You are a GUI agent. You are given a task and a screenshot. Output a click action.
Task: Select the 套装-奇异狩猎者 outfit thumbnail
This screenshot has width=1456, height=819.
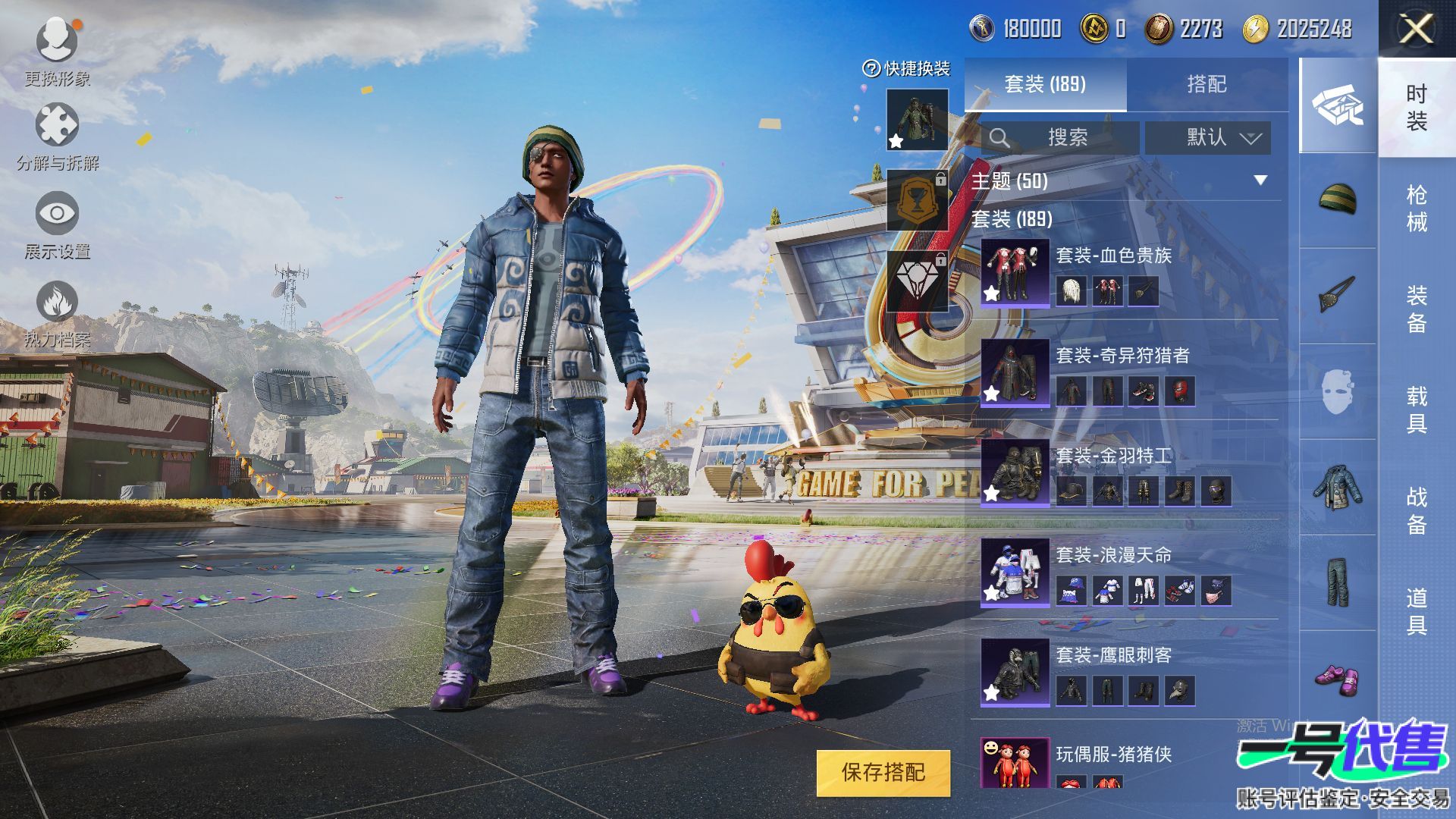coord(1015,373)
